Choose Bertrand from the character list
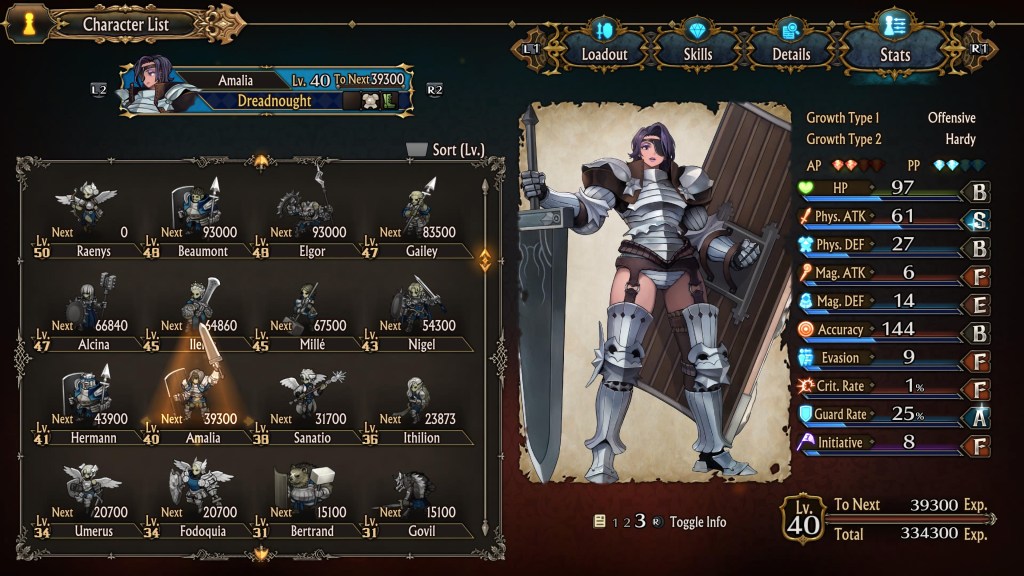Image resolution: width=1024 pixels, height=576 pixels. click(x=310, y=499)
